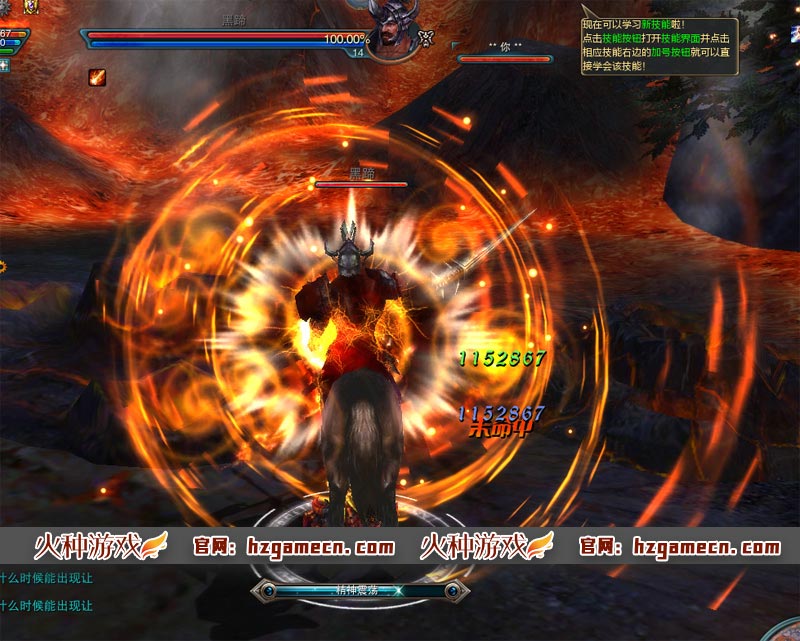Click the 精神震荡 cast bar
Image resolution: width=800 pixels, height=641 pixels.
(356, 591)
